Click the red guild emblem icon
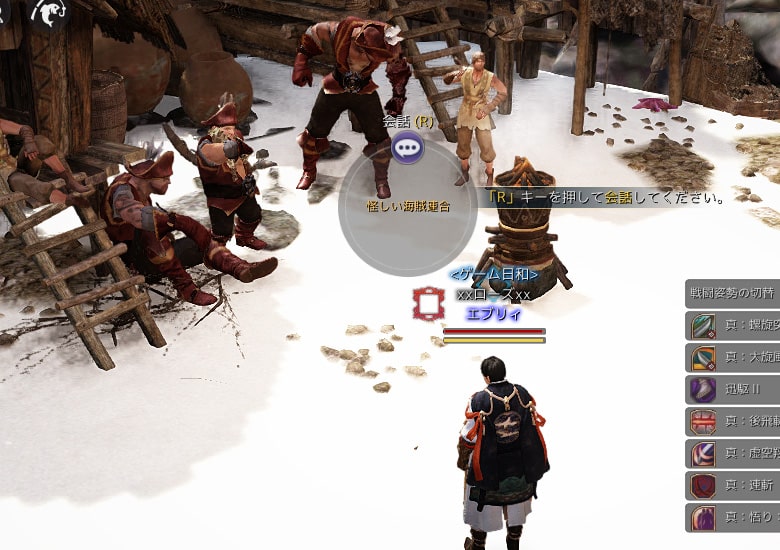 428,303
